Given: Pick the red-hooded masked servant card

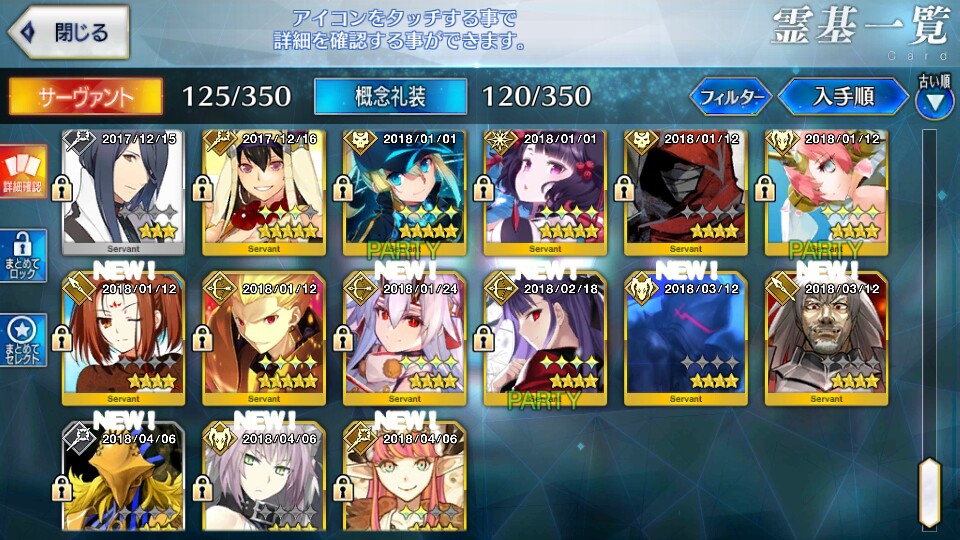Looking at the screenshot, I should [686, 192].
